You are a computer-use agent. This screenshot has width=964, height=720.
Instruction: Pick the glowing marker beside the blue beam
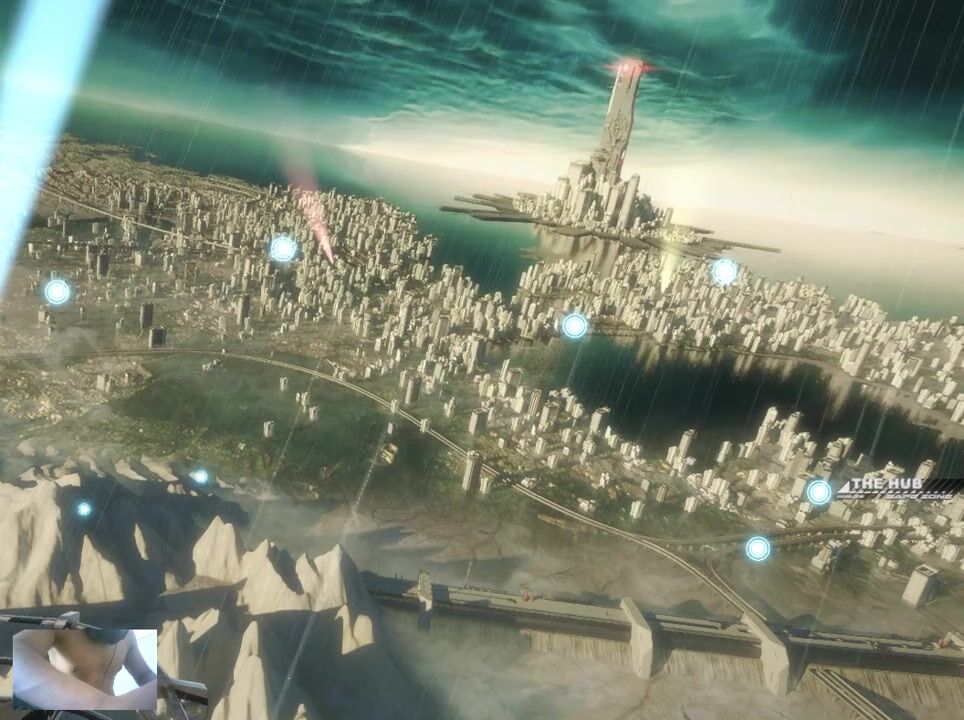tap(57, 292)
